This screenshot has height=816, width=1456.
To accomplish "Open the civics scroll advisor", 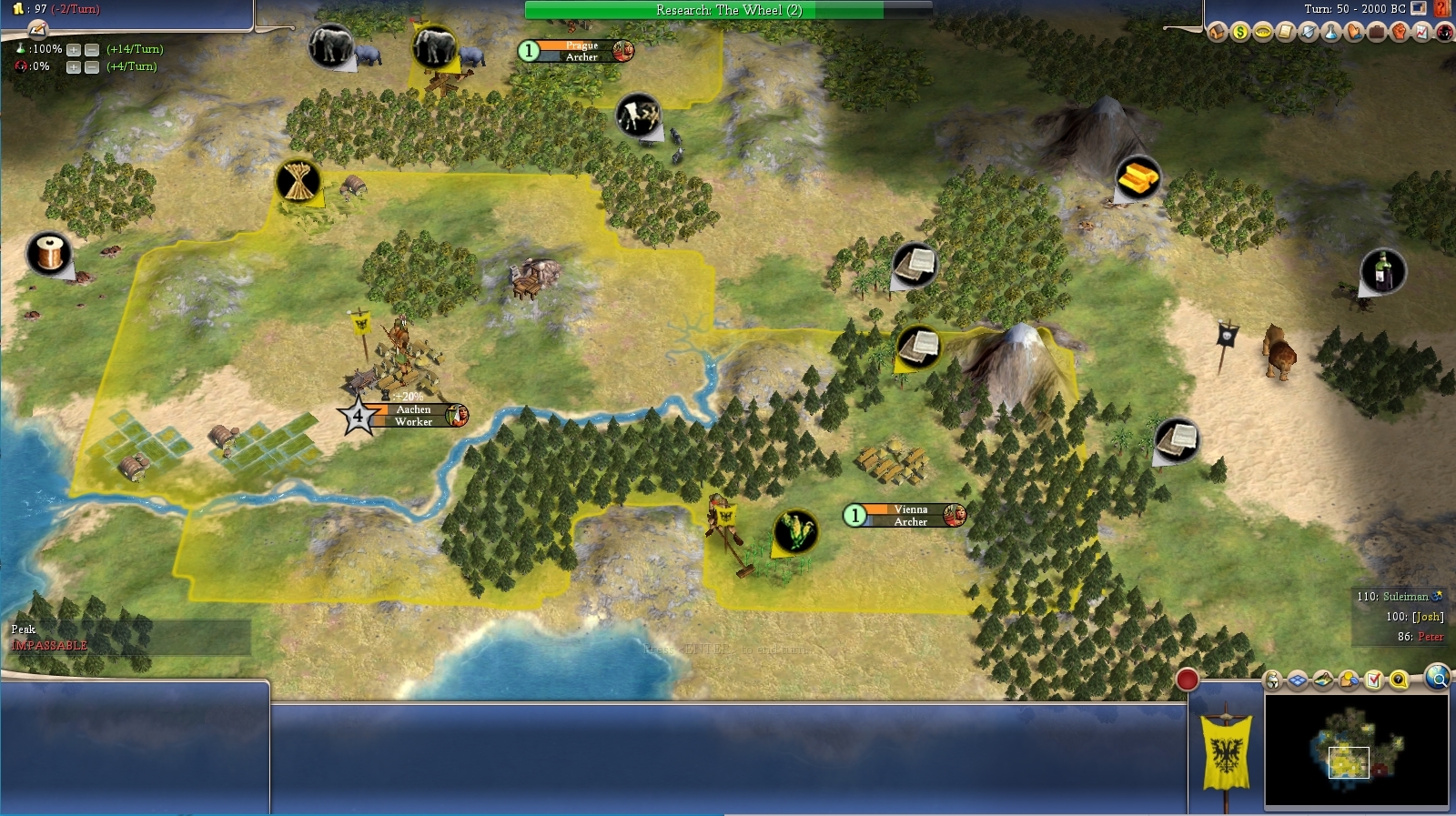I will tap(1285, 33).
